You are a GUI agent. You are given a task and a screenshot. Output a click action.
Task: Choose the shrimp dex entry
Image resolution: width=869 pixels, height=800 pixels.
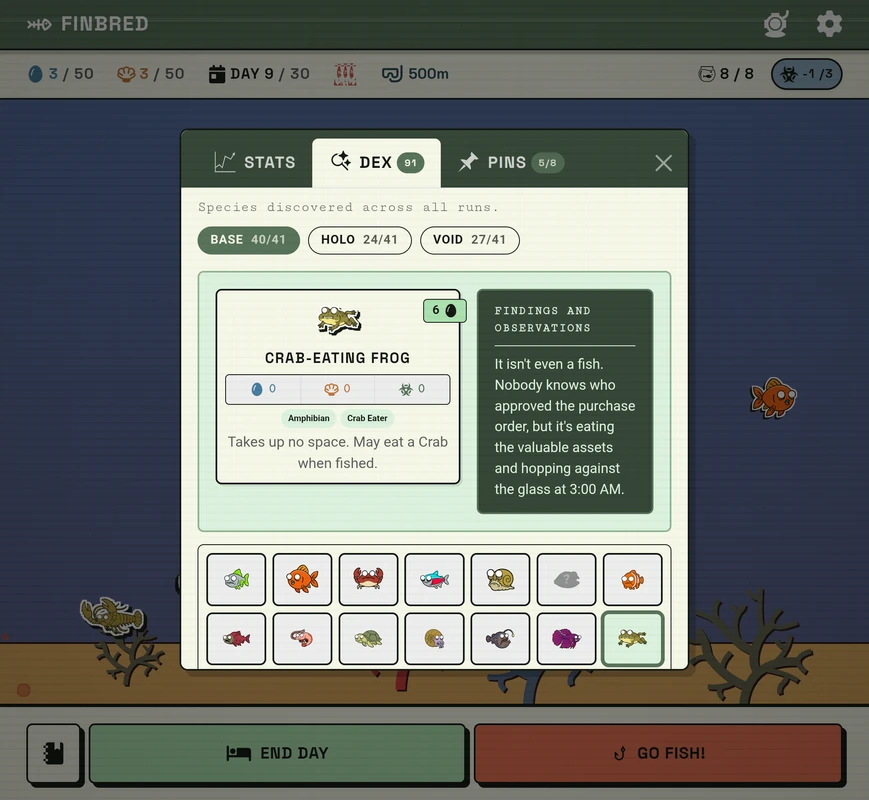coord(302,639)
